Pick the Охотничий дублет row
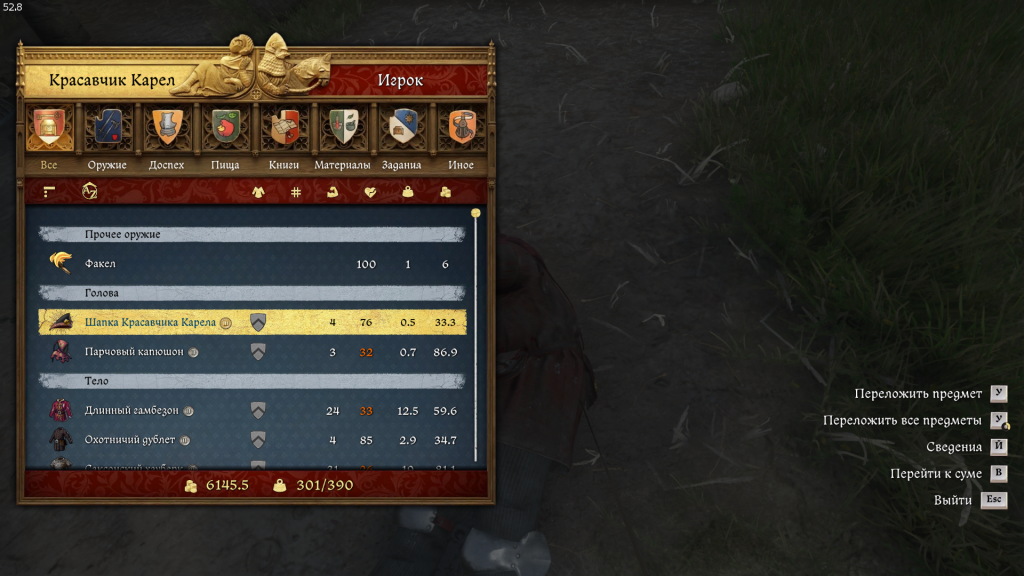Screen dimensions: 1024x576 252,440
